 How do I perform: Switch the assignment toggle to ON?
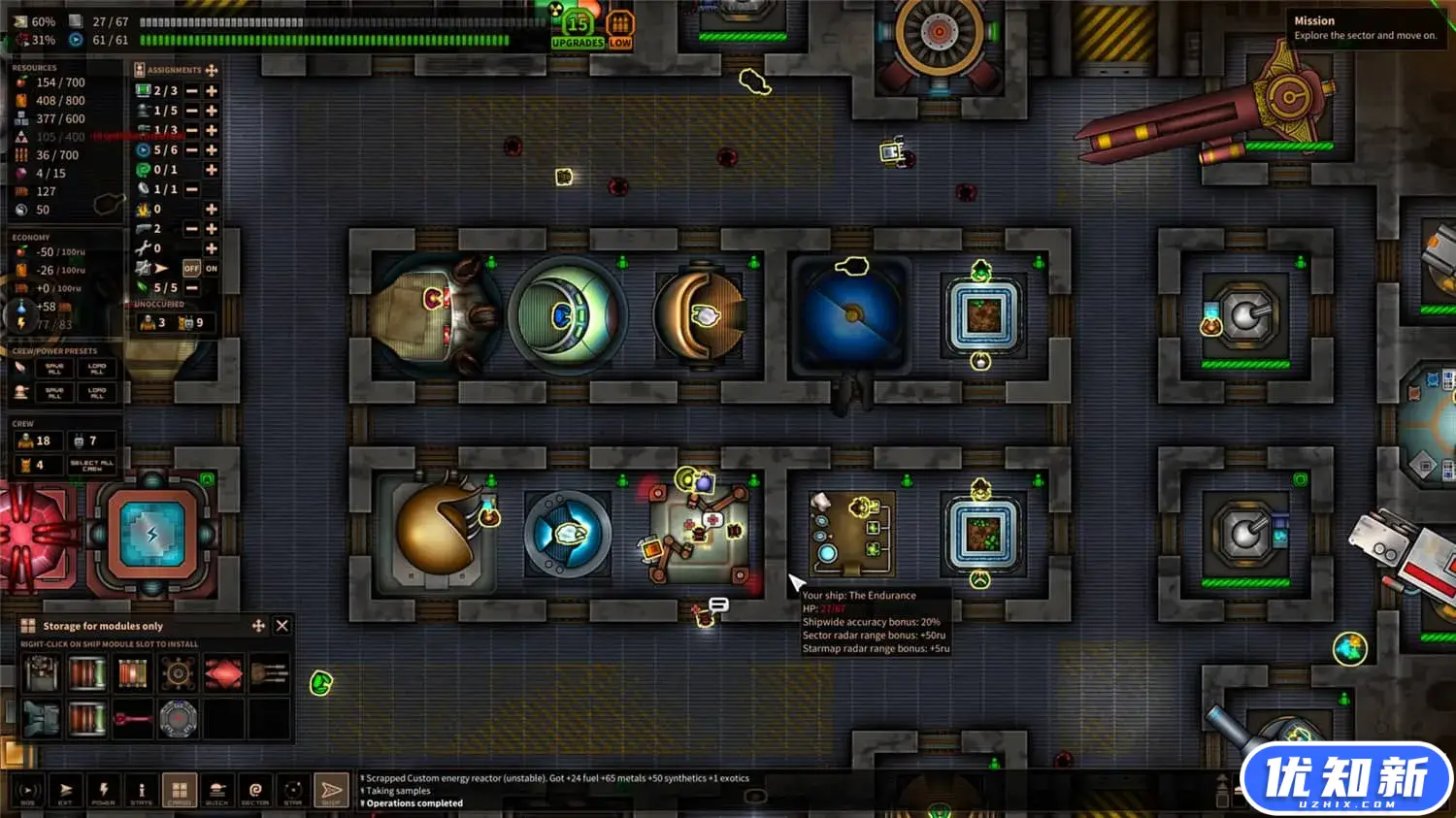click(x=212, y=268)
